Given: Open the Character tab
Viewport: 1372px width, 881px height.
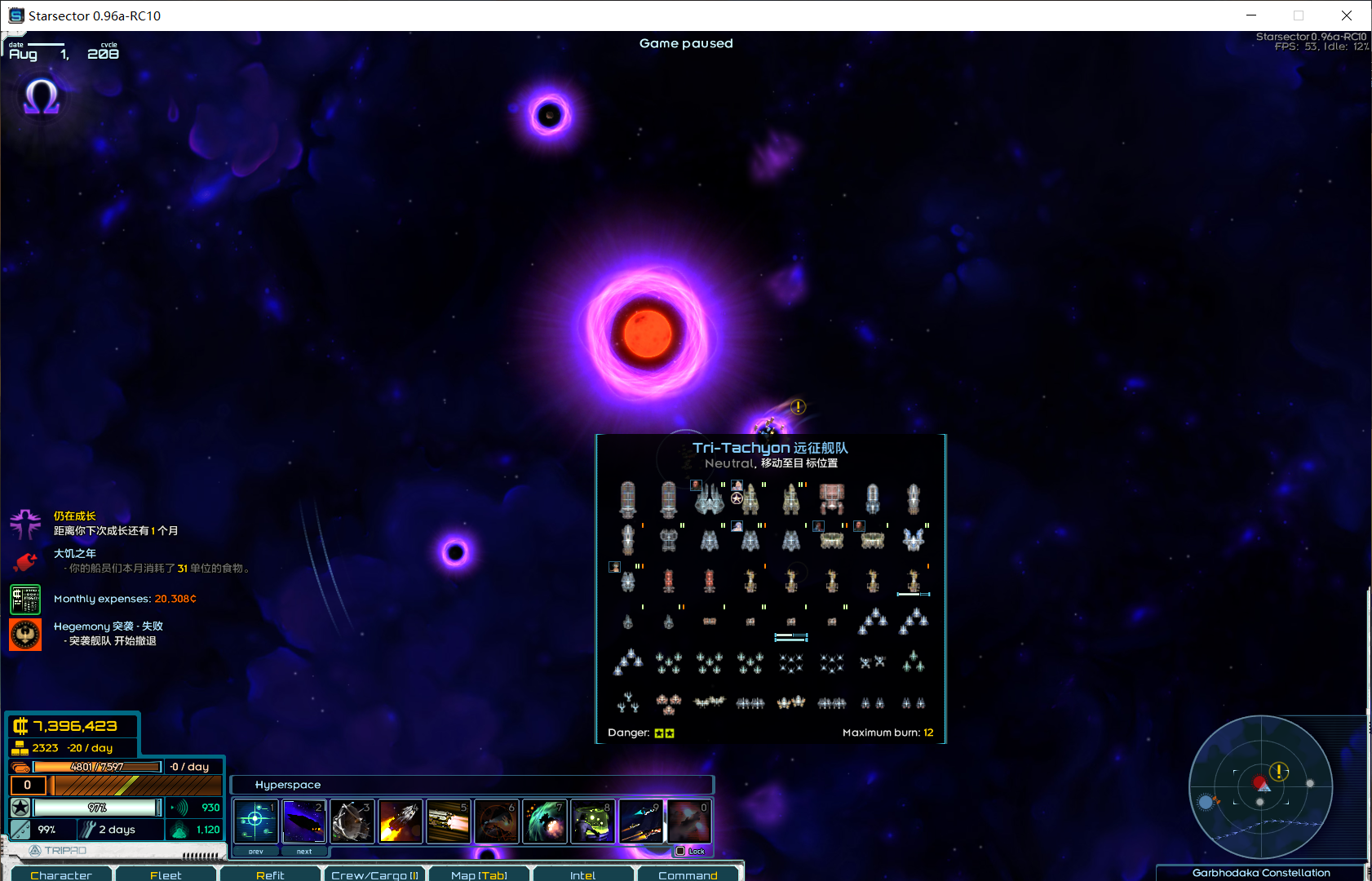Looking at the screenshot, I should pos(61,874).
